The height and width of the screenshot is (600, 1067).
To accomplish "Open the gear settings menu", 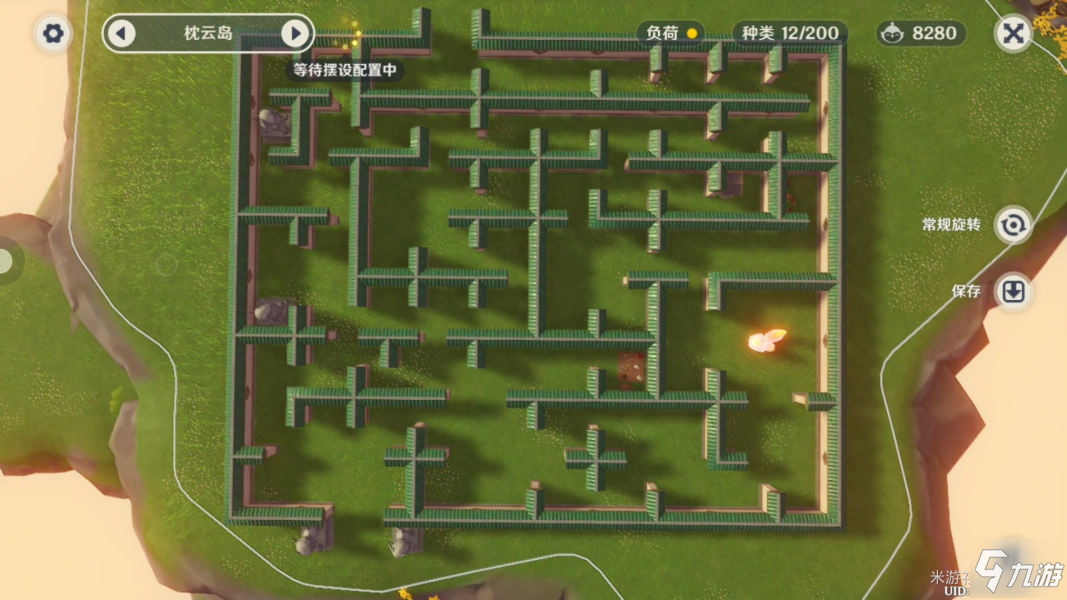I will pos(53,34).
